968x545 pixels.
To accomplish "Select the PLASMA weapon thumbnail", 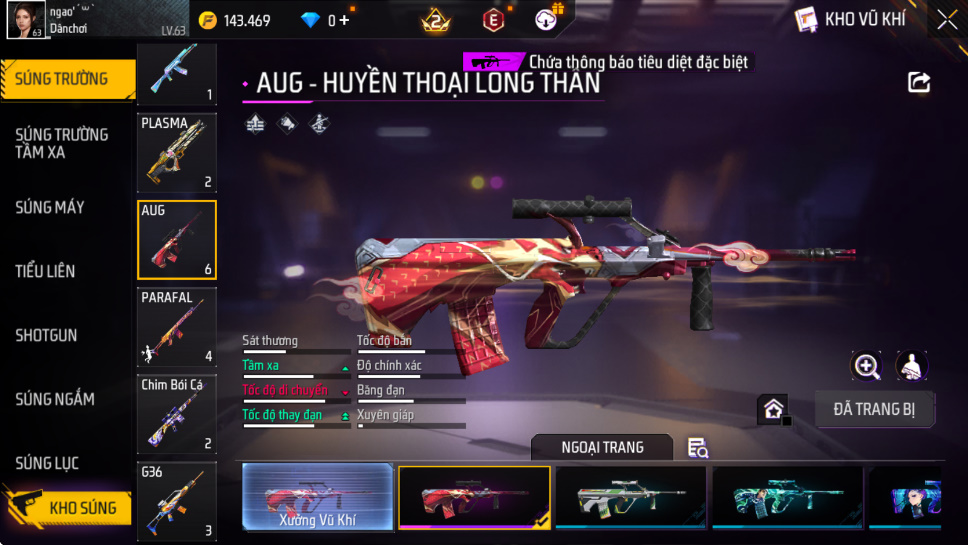I will coord(177,152).
